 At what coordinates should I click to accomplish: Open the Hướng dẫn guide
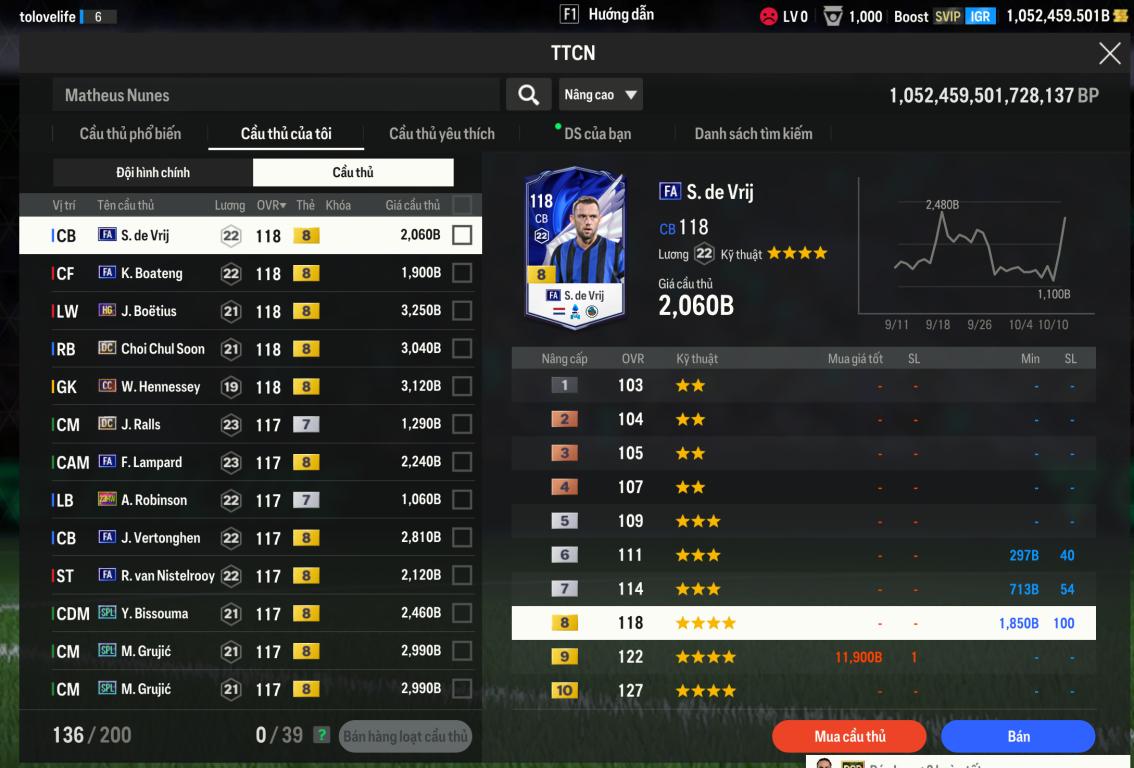coord(607,15)
